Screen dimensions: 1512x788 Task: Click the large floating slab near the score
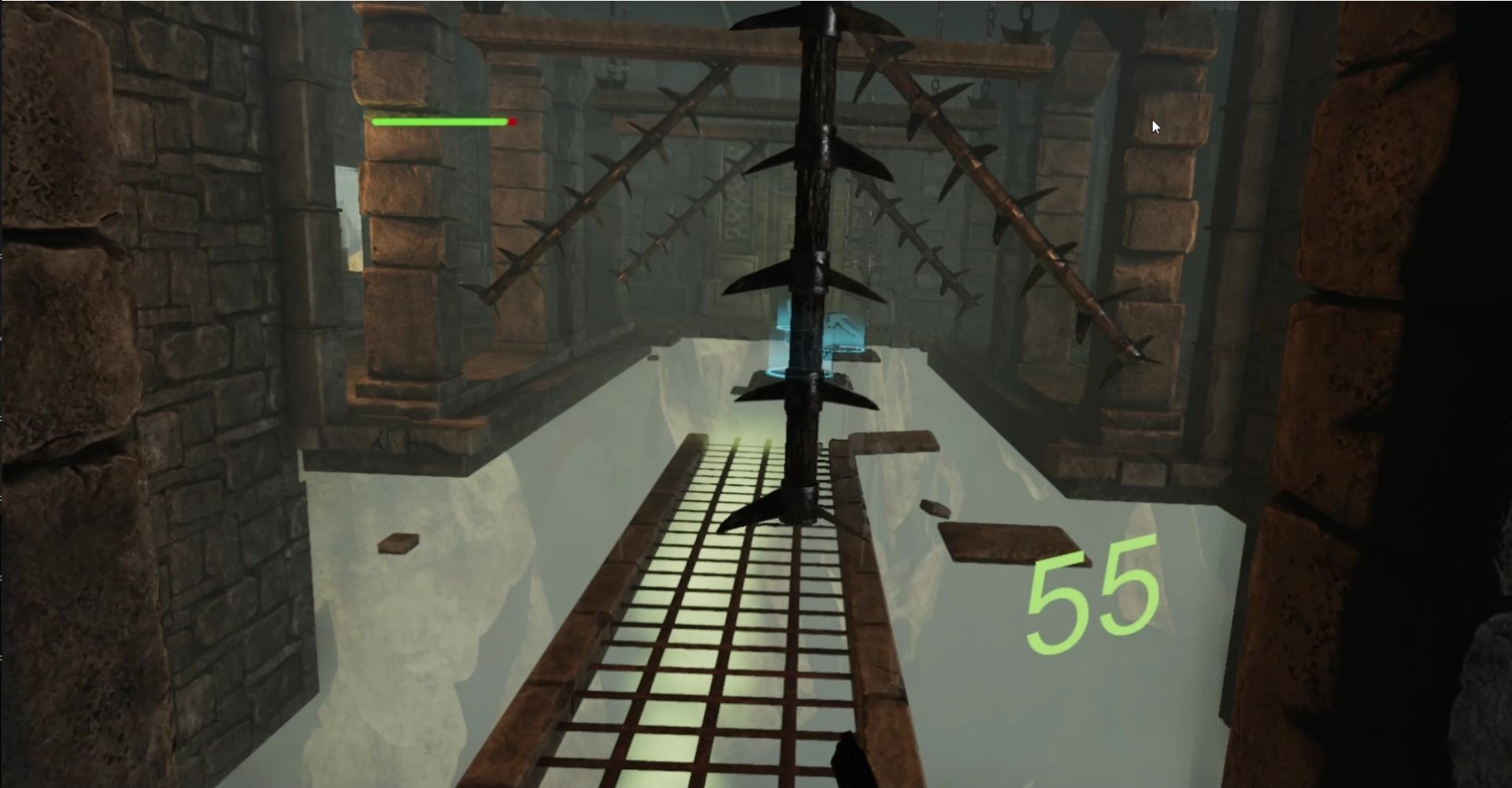click(1008, 544)
